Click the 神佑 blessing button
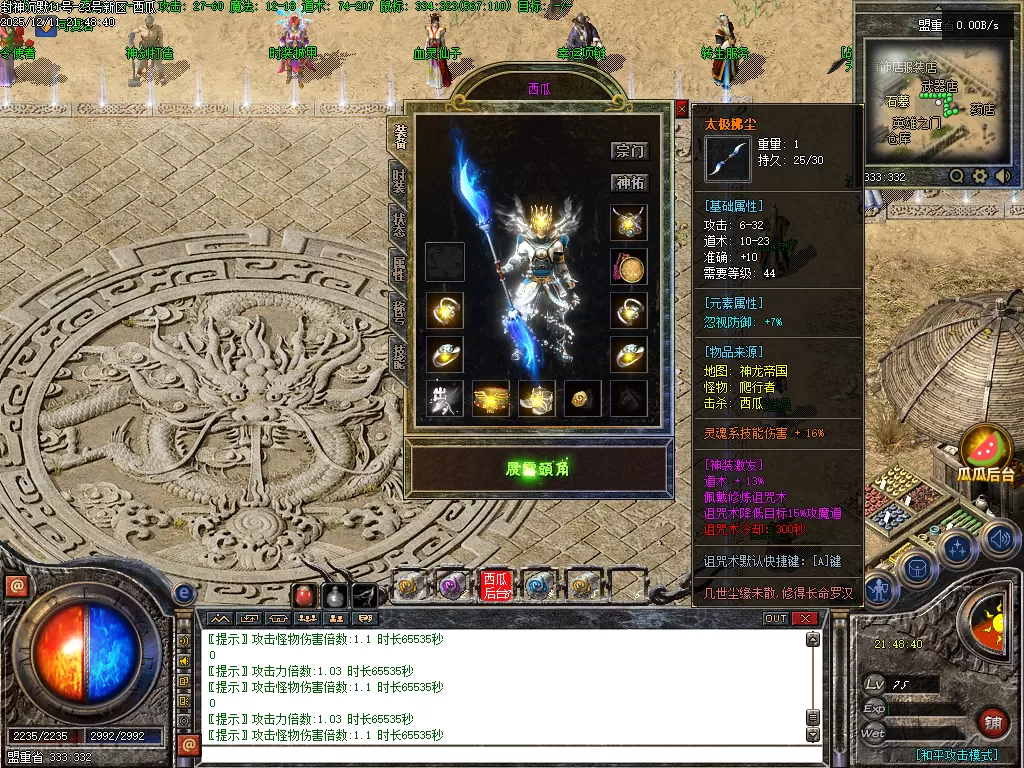 (630, 183)
